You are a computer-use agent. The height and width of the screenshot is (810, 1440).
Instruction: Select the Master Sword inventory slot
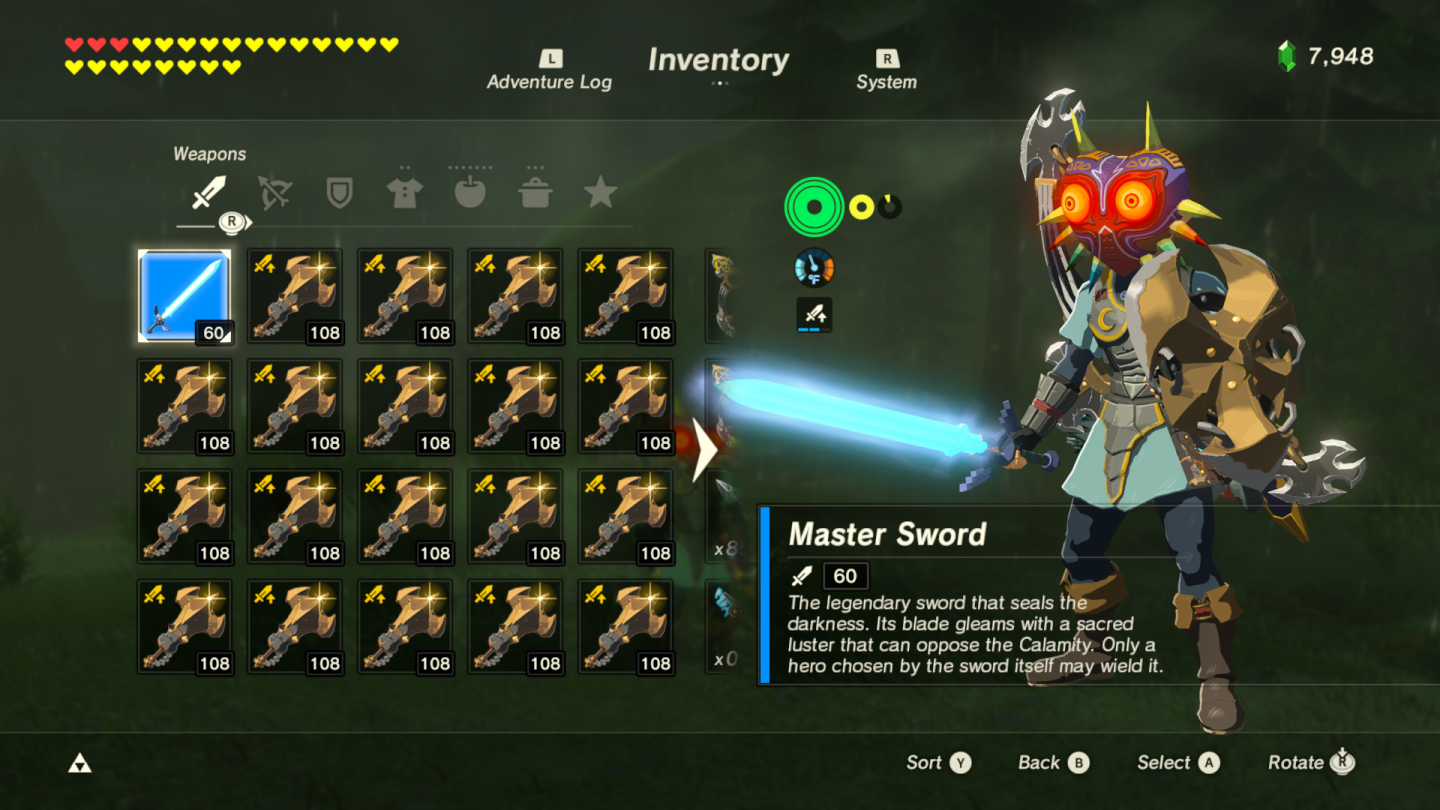click(184, 296)
